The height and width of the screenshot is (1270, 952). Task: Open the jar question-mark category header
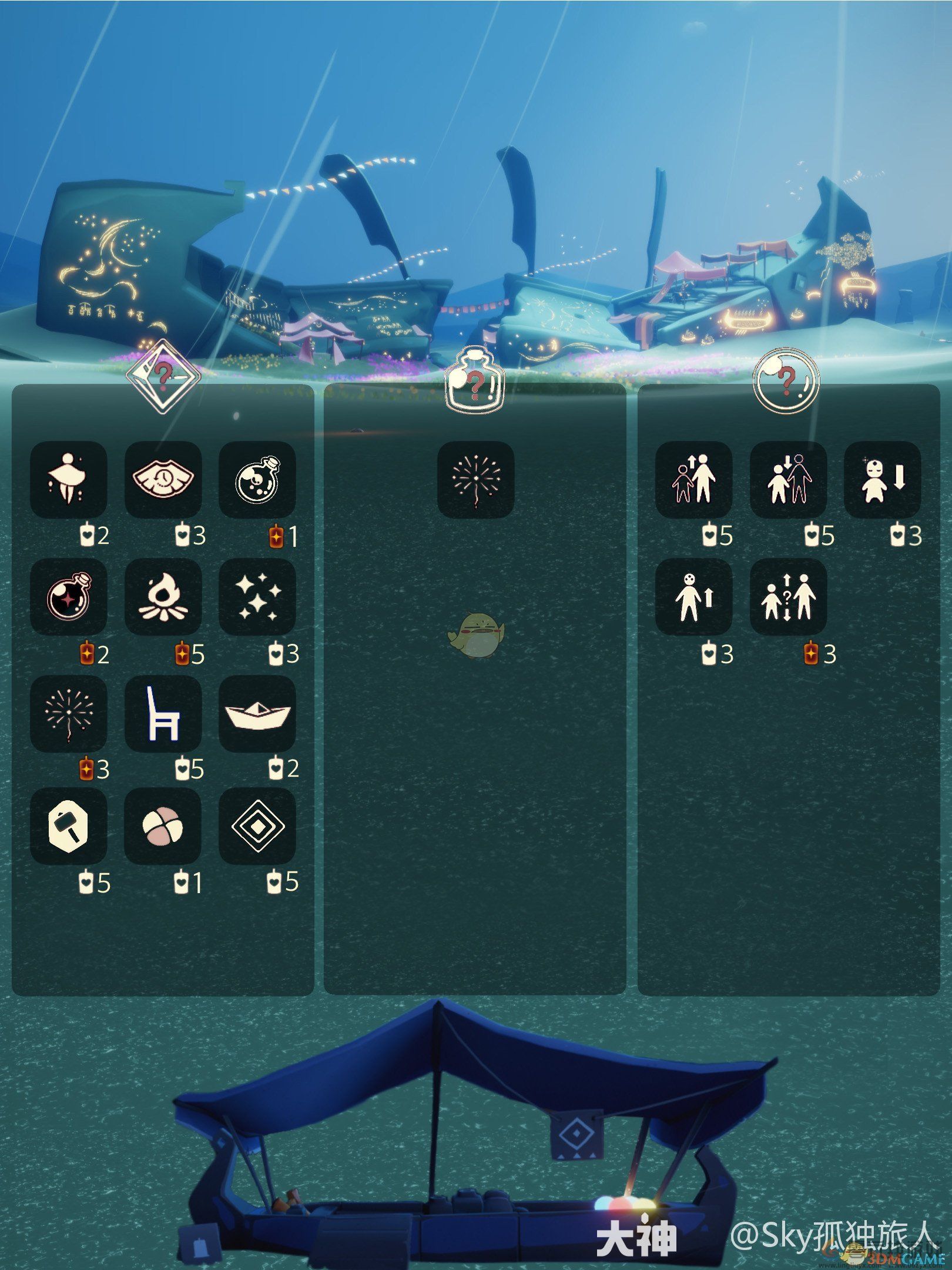click(475, 379)
